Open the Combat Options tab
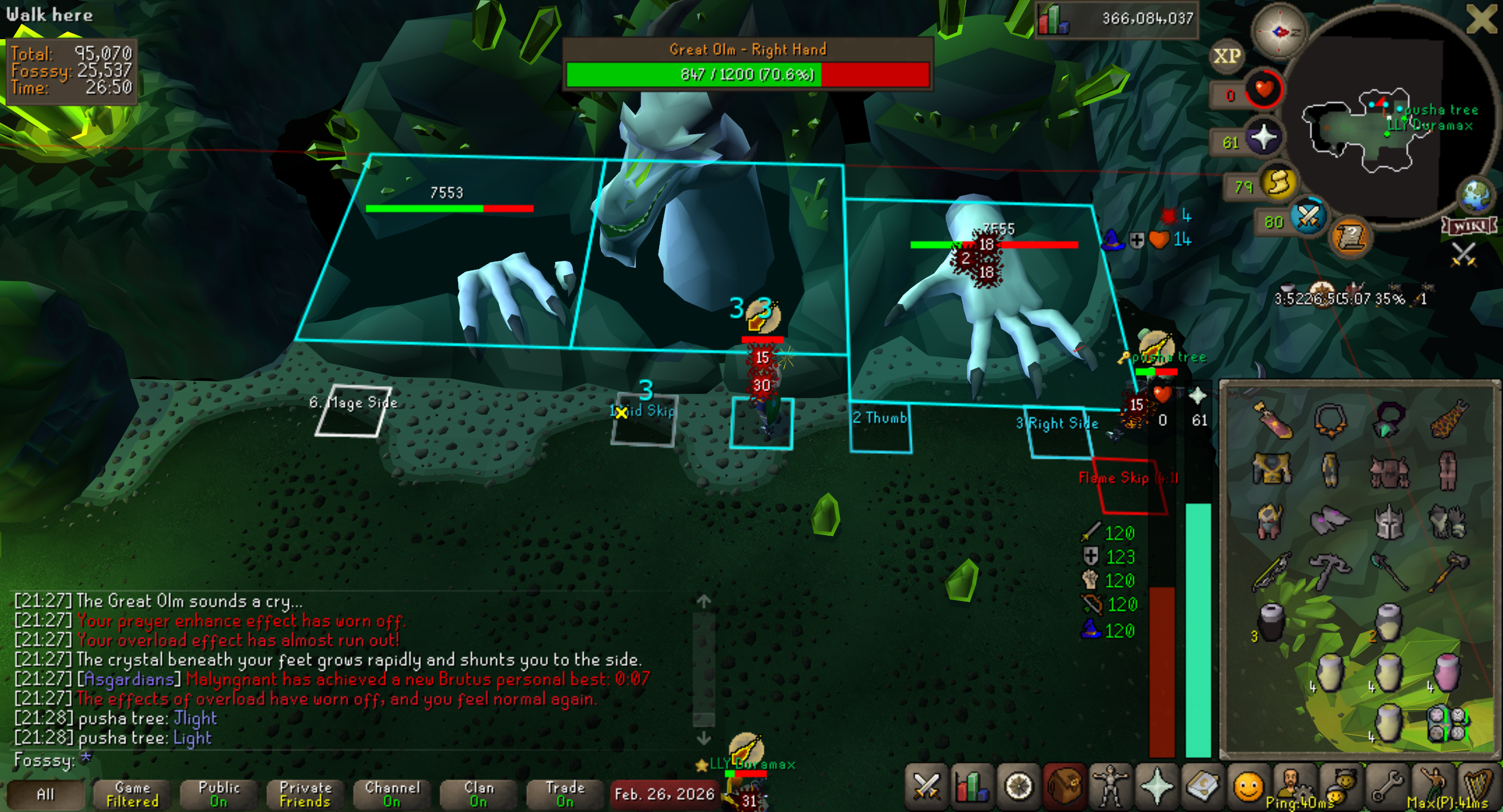This screenshot has height=812, width=1503. coord(926,788)
